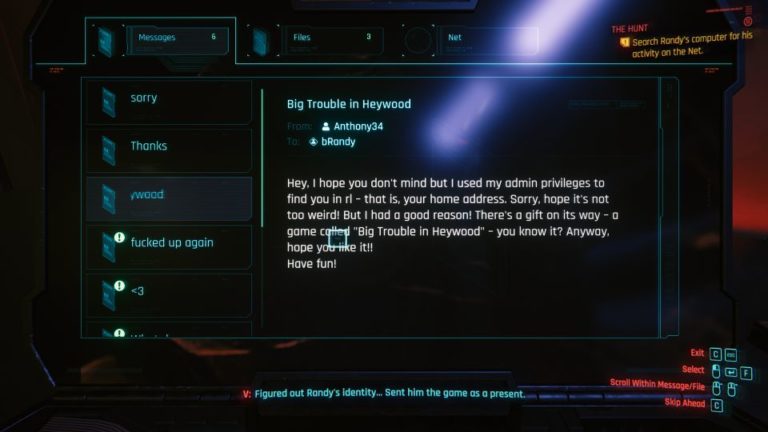Image resolution: width=768 pixels, height=432 pixels.
Task: Select the highlighted Heywood message row
Action: tap(168, 198)
